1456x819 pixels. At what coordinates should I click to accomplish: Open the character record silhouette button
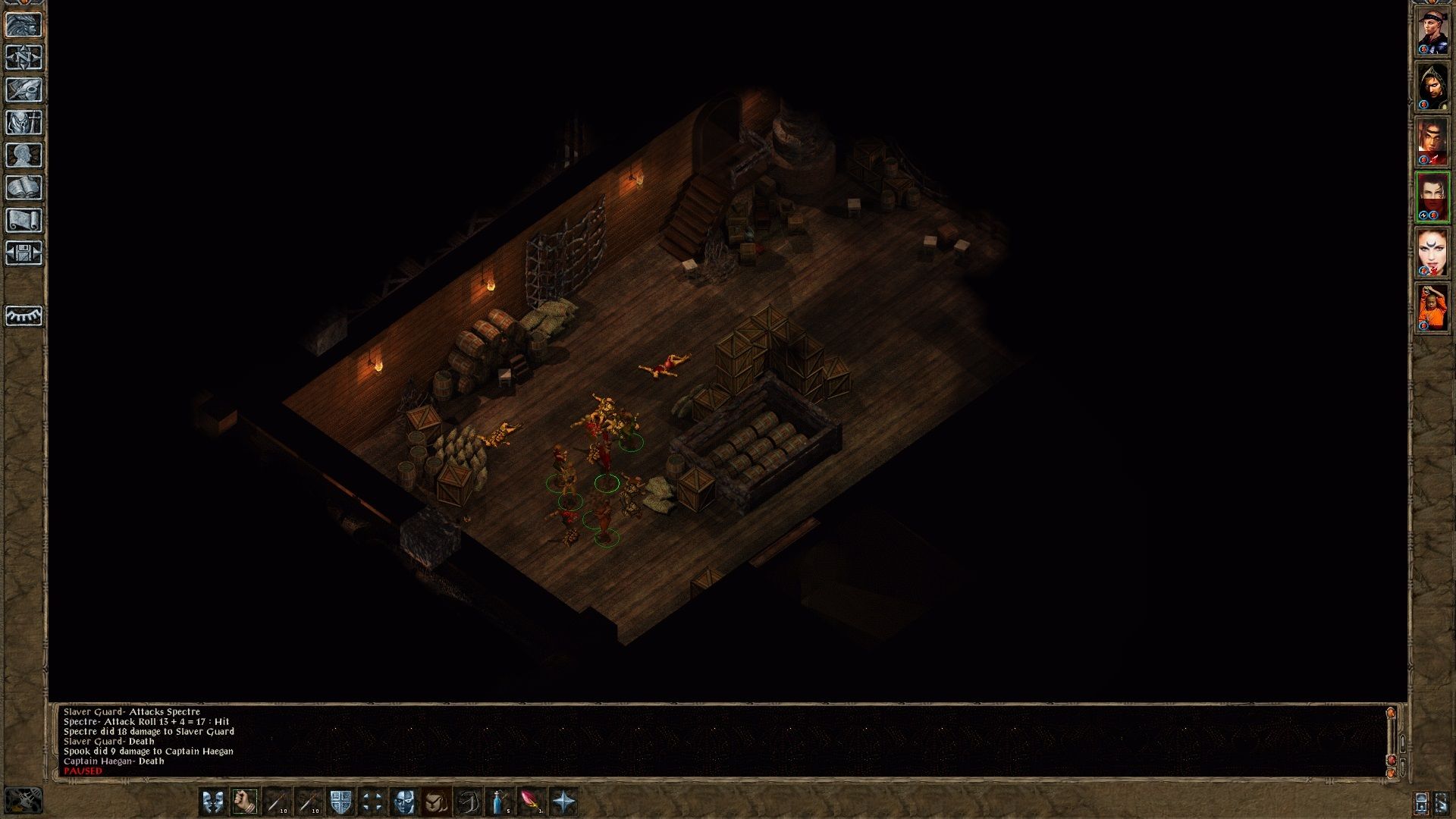tap(24, 155)
